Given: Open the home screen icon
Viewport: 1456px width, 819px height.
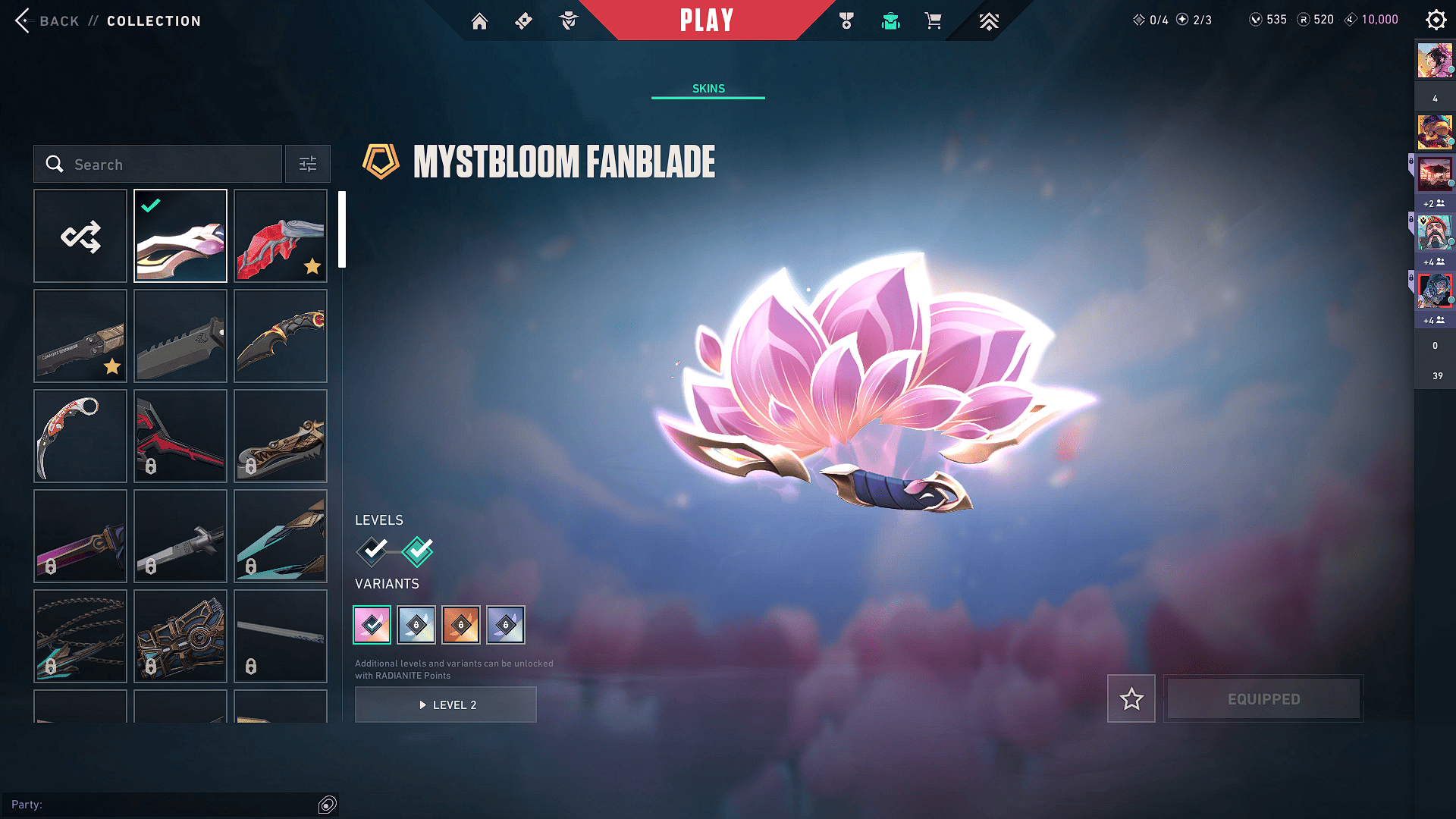Looking at the screenshot, I should 479,20.
